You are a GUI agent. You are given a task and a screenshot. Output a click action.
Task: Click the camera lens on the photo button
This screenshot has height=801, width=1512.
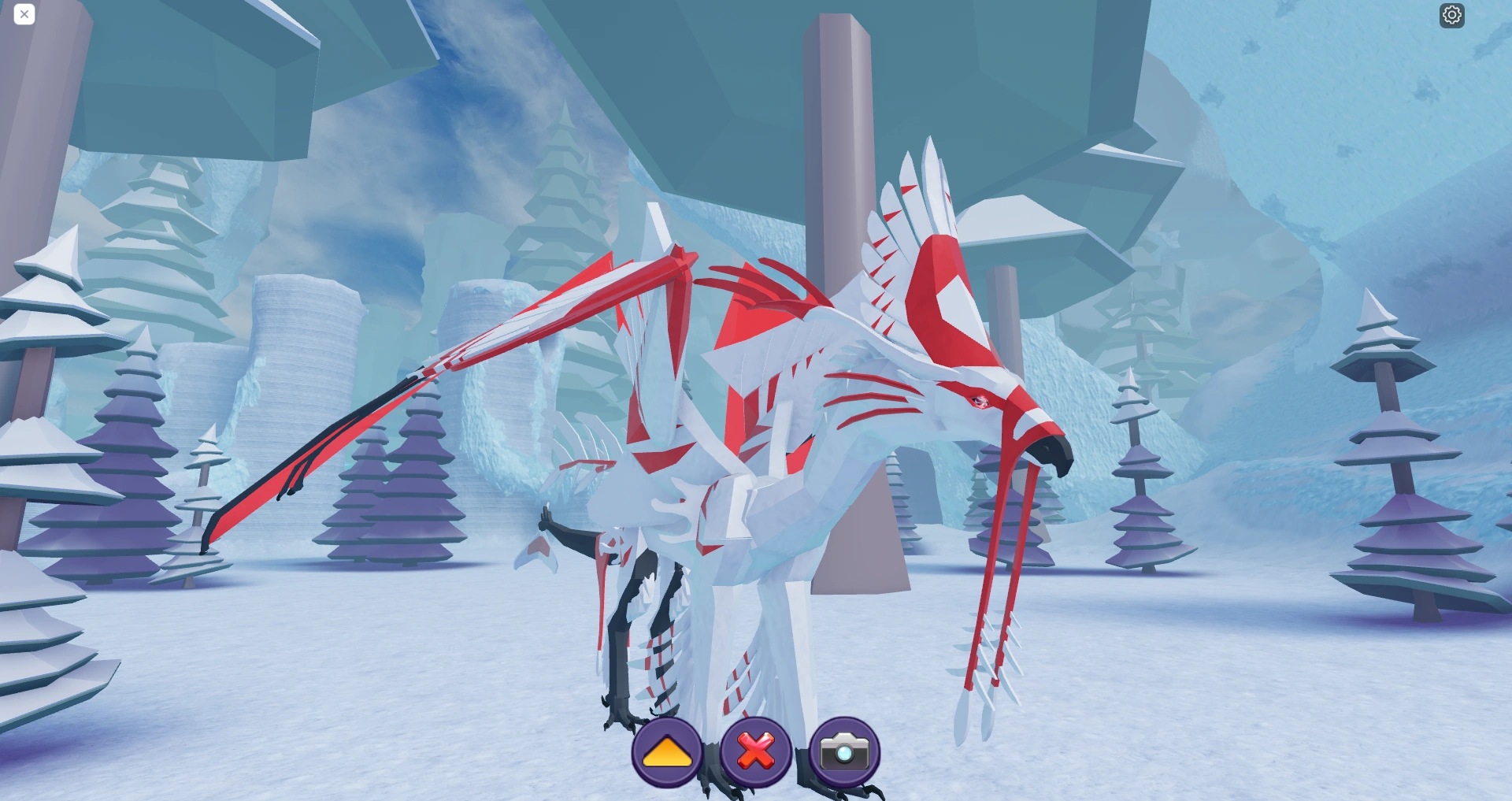(x=843, y=754)
